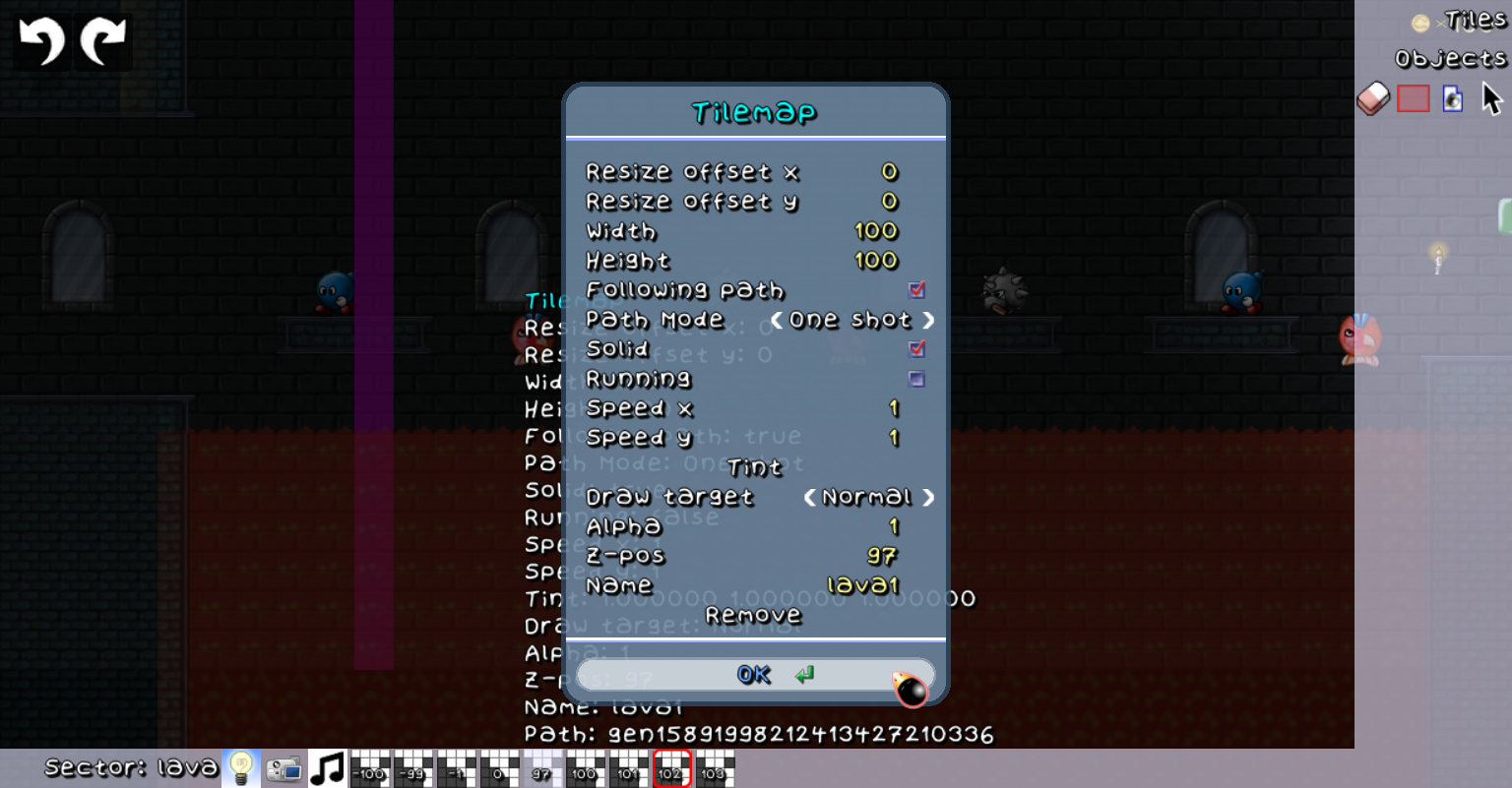Select the Width value field
Viewport: 1512px width, 788px height.
click(875, 232)
